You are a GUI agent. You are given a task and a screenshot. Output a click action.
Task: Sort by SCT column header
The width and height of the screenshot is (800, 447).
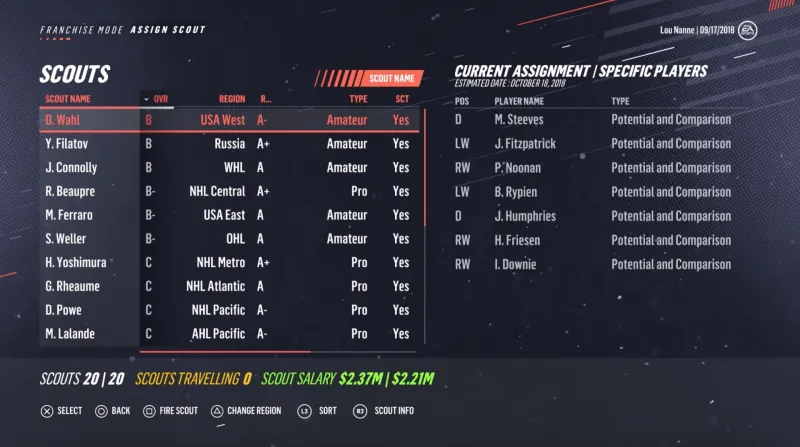401,99
